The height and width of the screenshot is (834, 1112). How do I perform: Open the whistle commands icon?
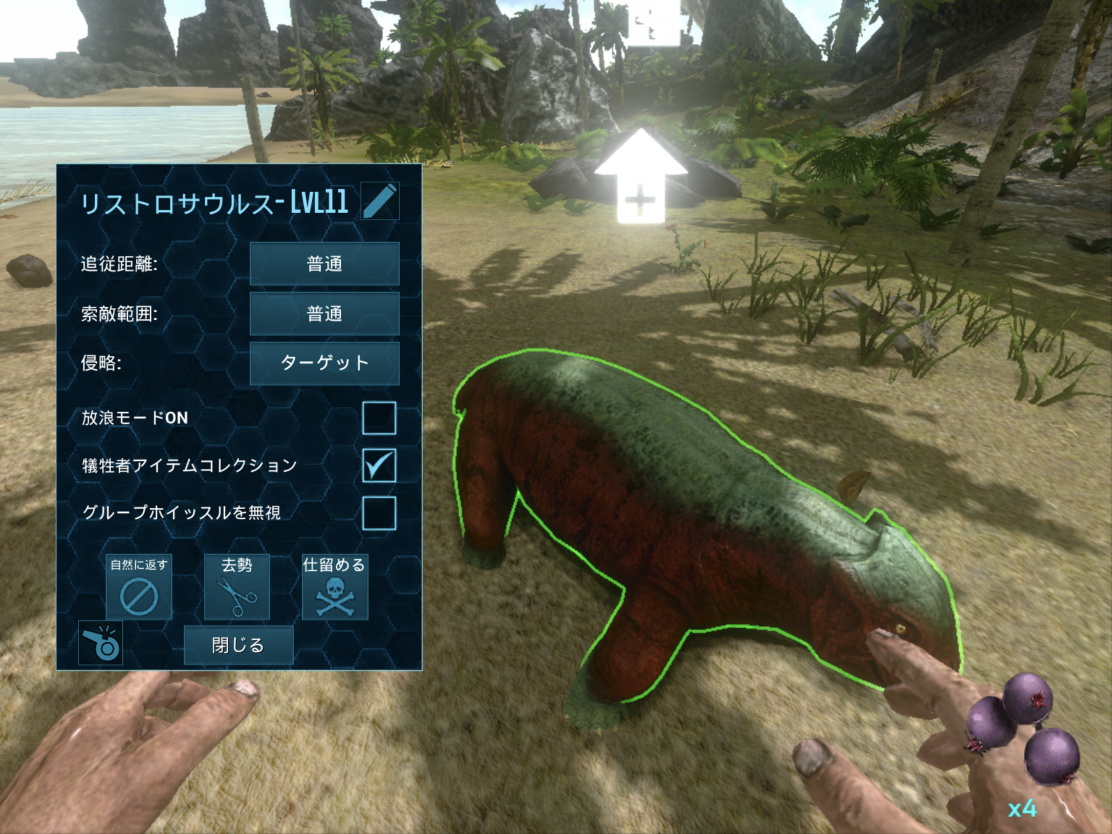[100, 643]
